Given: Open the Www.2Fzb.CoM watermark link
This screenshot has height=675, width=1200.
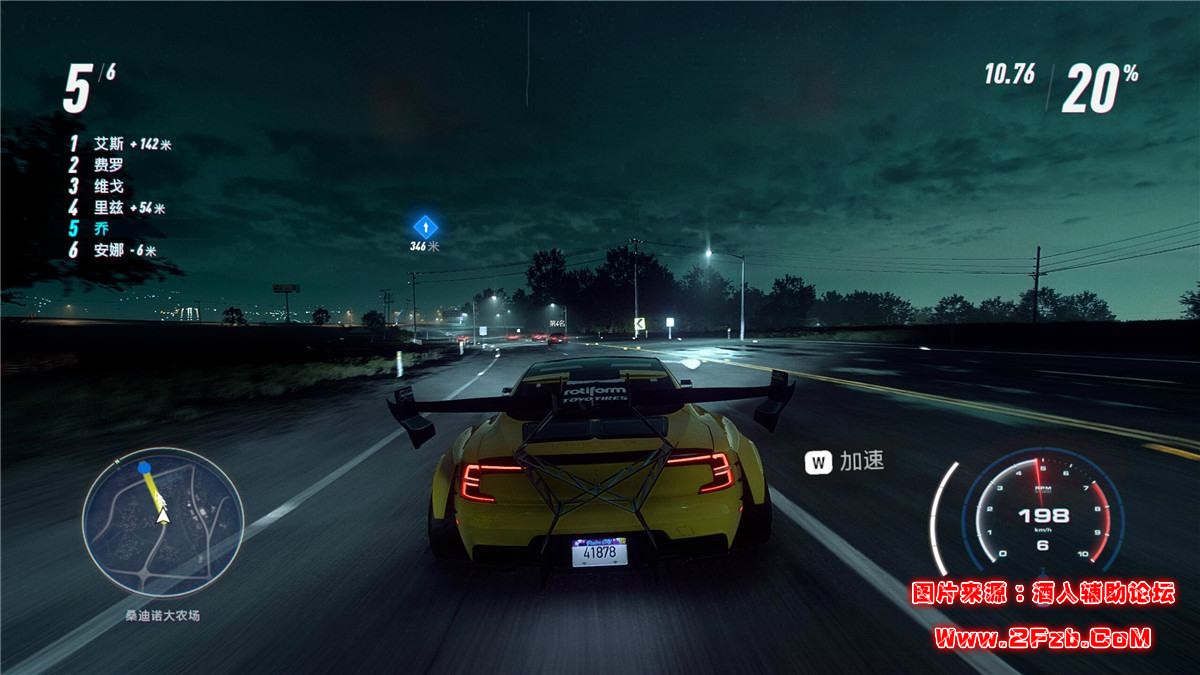Looking at the screenshot, I should pyautogui.click(x=1043, y=637).
